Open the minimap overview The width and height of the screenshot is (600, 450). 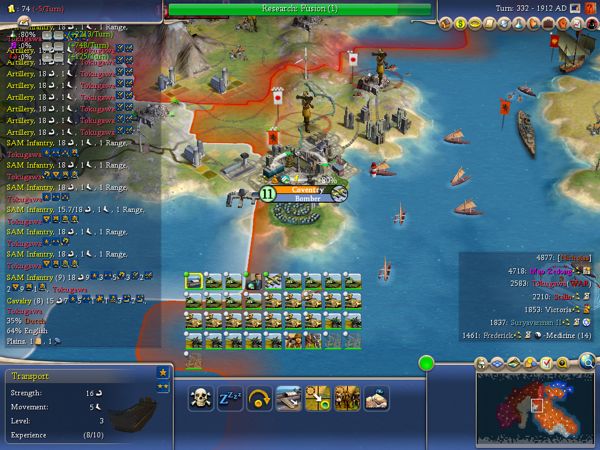point(535,408)
